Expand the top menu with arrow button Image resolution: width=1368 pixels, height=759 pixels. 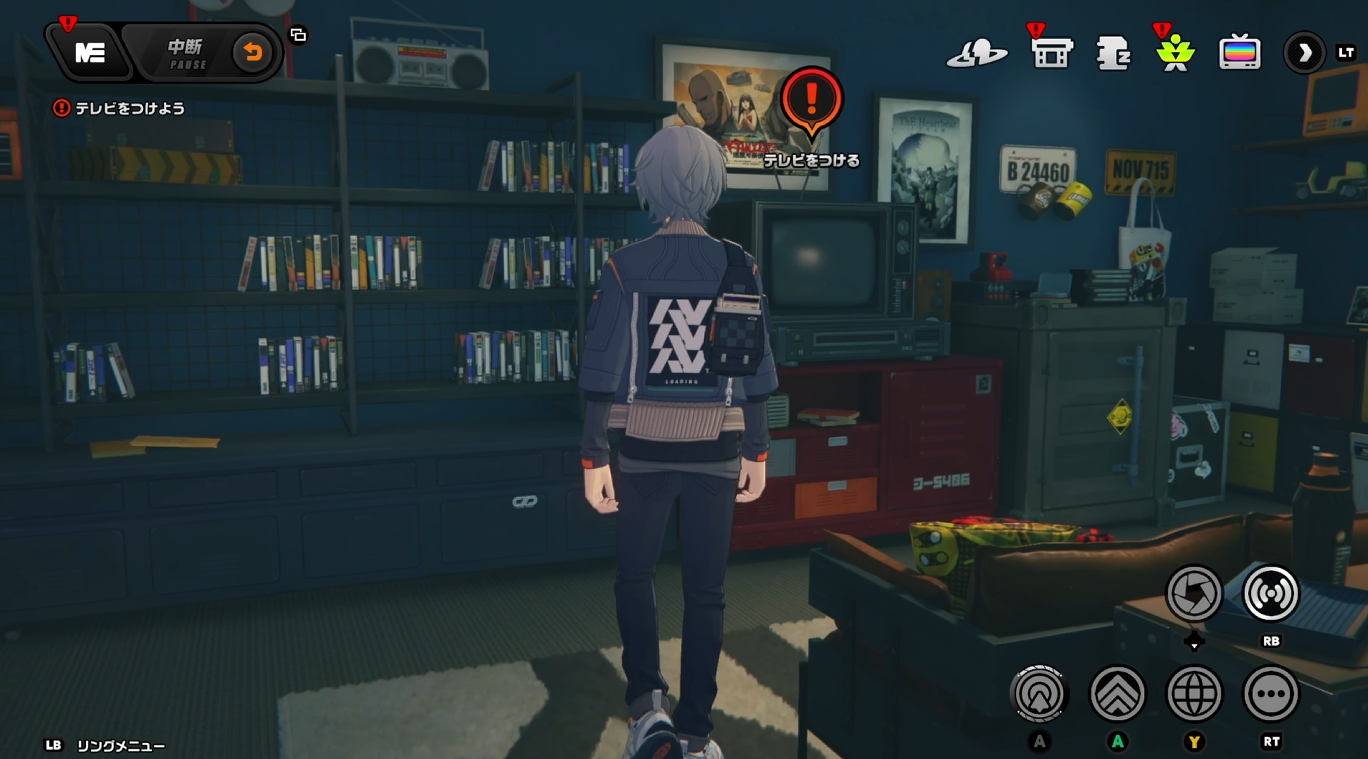tap(1304, 53)
